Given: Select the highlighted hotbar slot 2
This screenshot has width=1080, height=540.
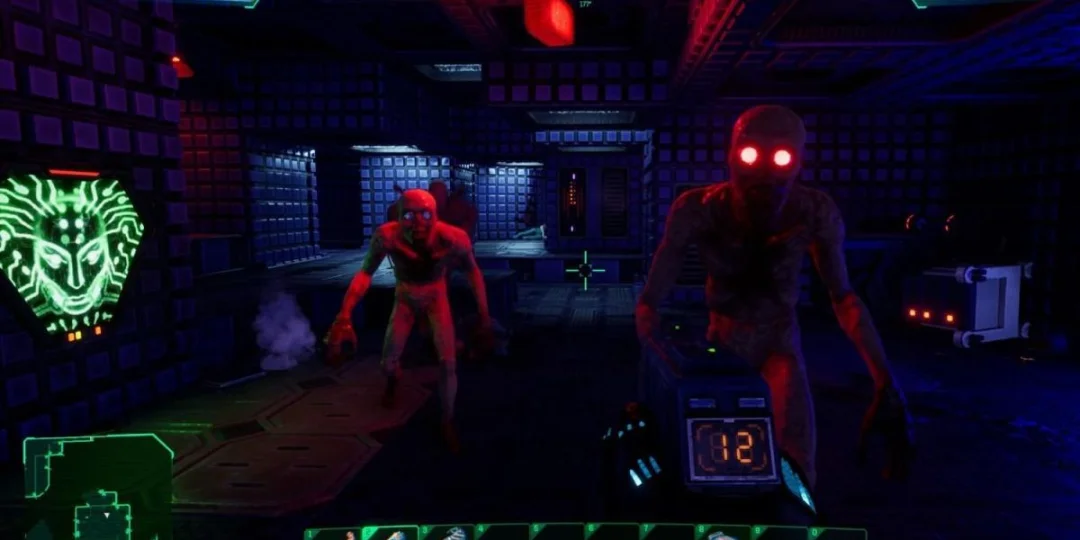Looking at the screenshot, I should (391, 533).
